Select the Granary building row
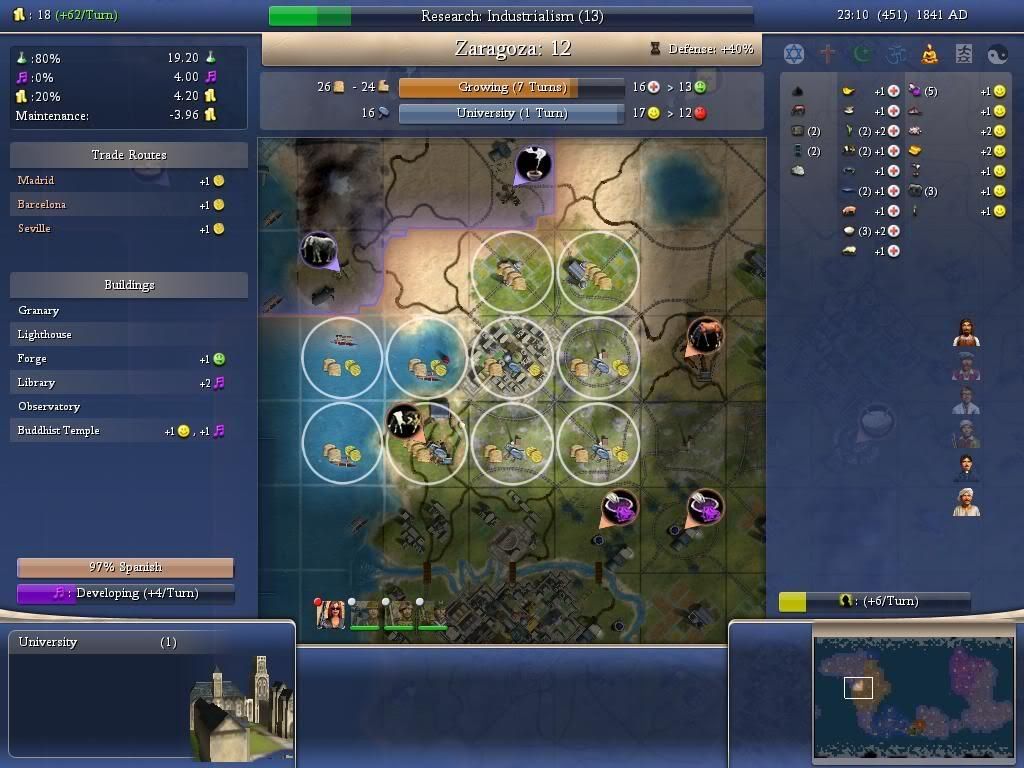The width and height of the screenshot is (1024, 768). pos(39,310)
